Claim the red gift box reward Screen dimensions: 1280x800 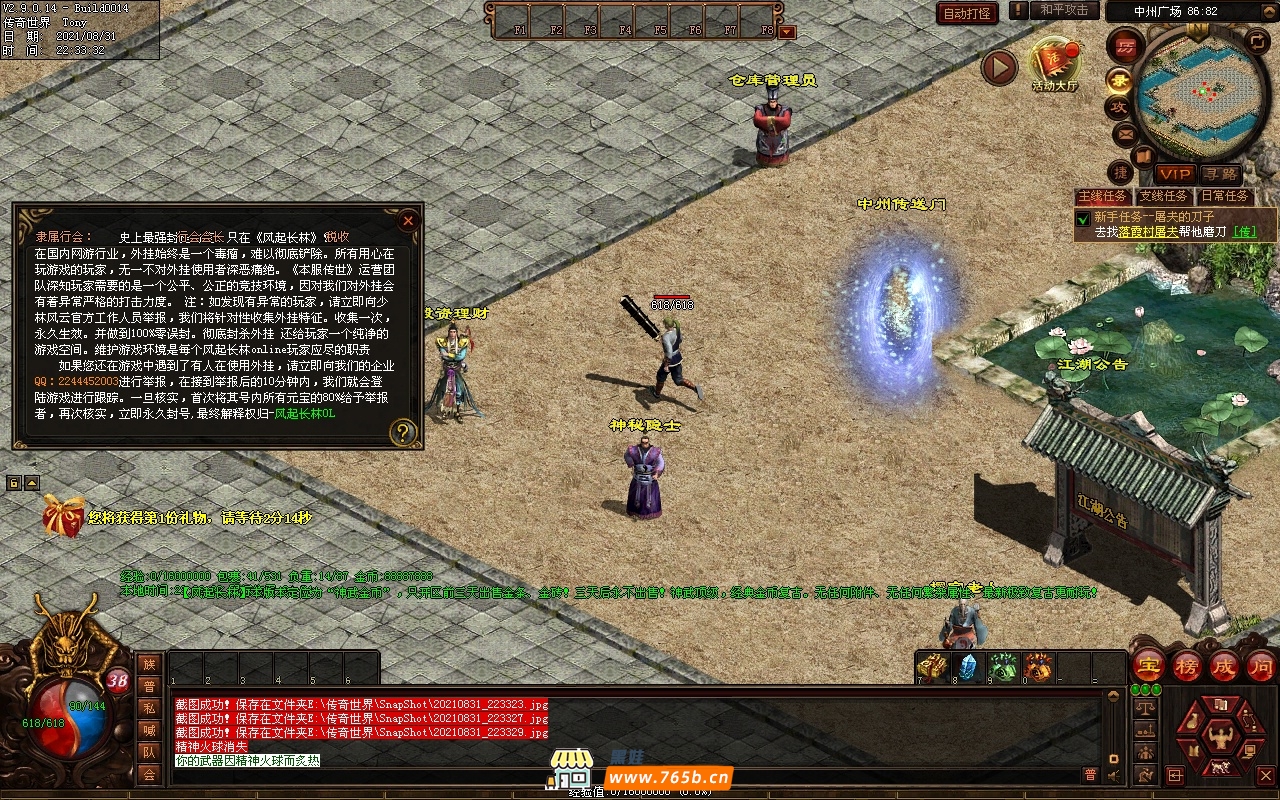click(x=63, y=516)
